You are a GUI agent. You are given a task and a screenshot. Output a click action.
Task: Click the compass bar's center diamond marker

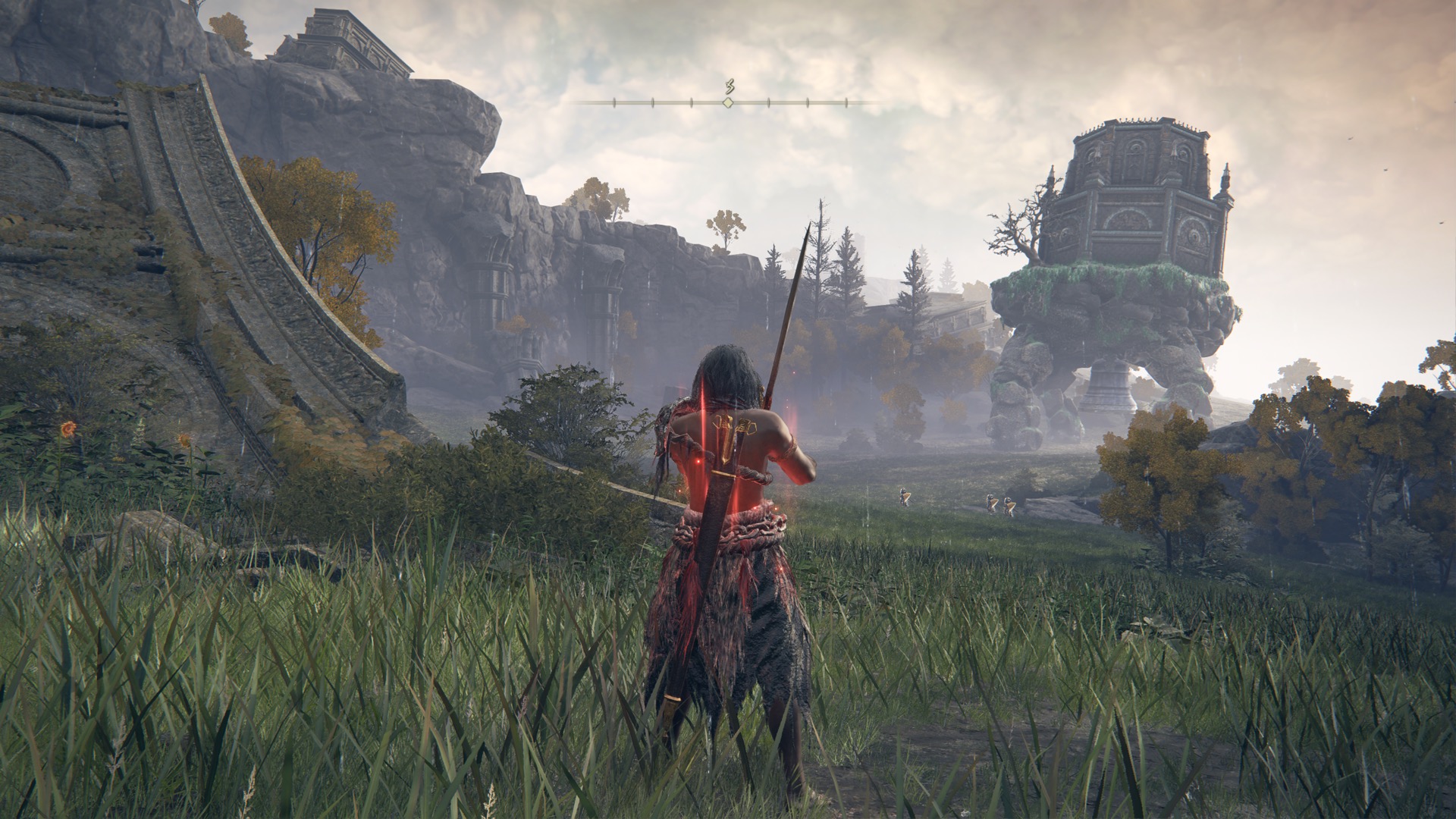[728, 102]
